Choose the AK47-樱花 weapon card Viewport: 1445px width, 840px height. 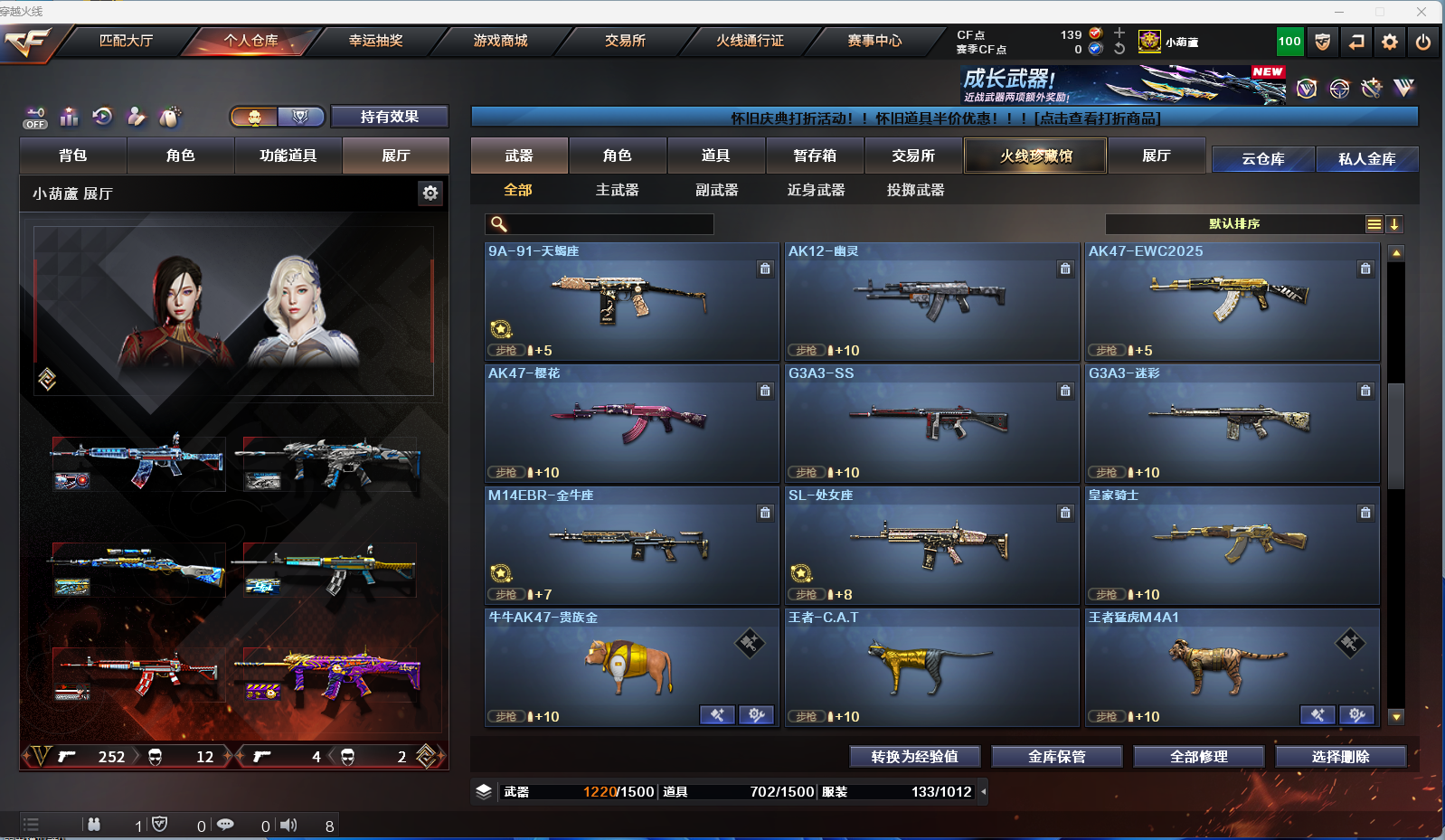(631, 423)
